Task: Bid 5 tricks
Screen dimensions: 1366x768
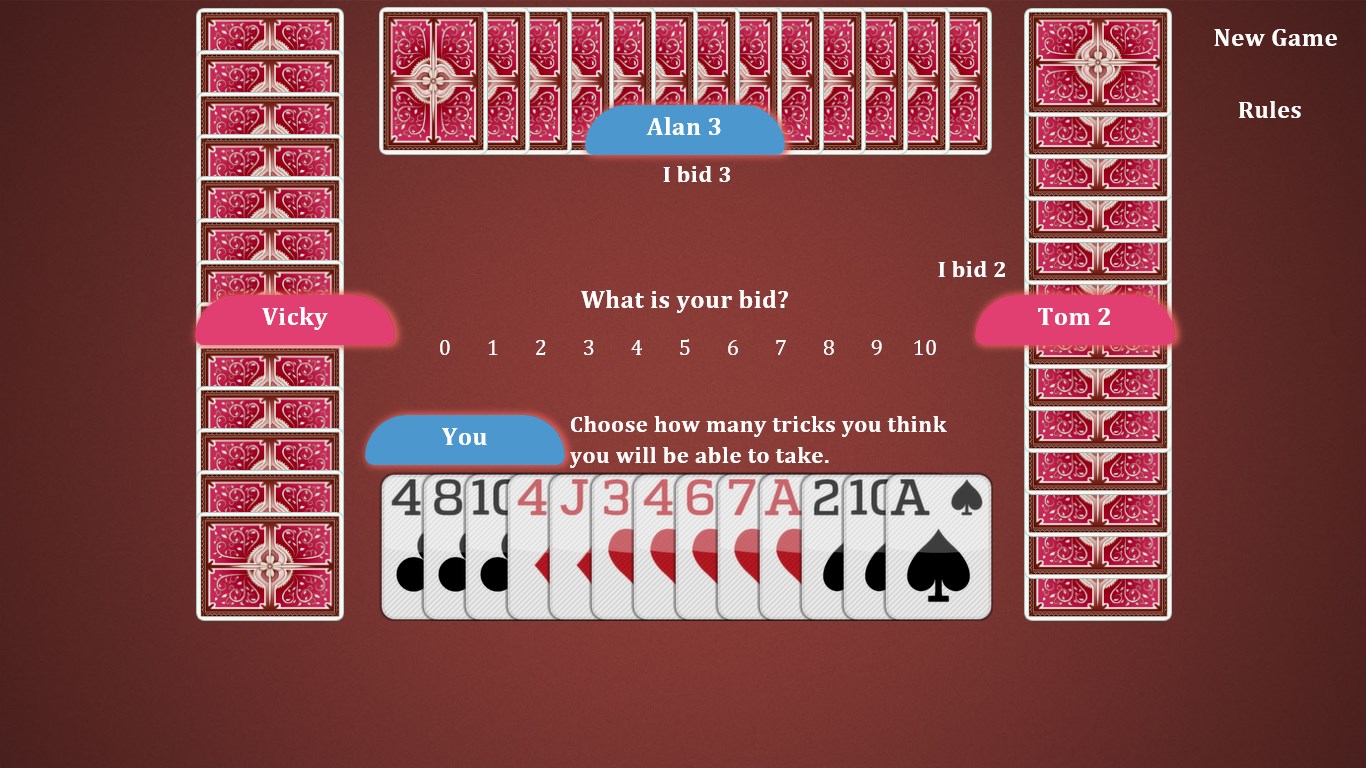Action: coord(684,348)
